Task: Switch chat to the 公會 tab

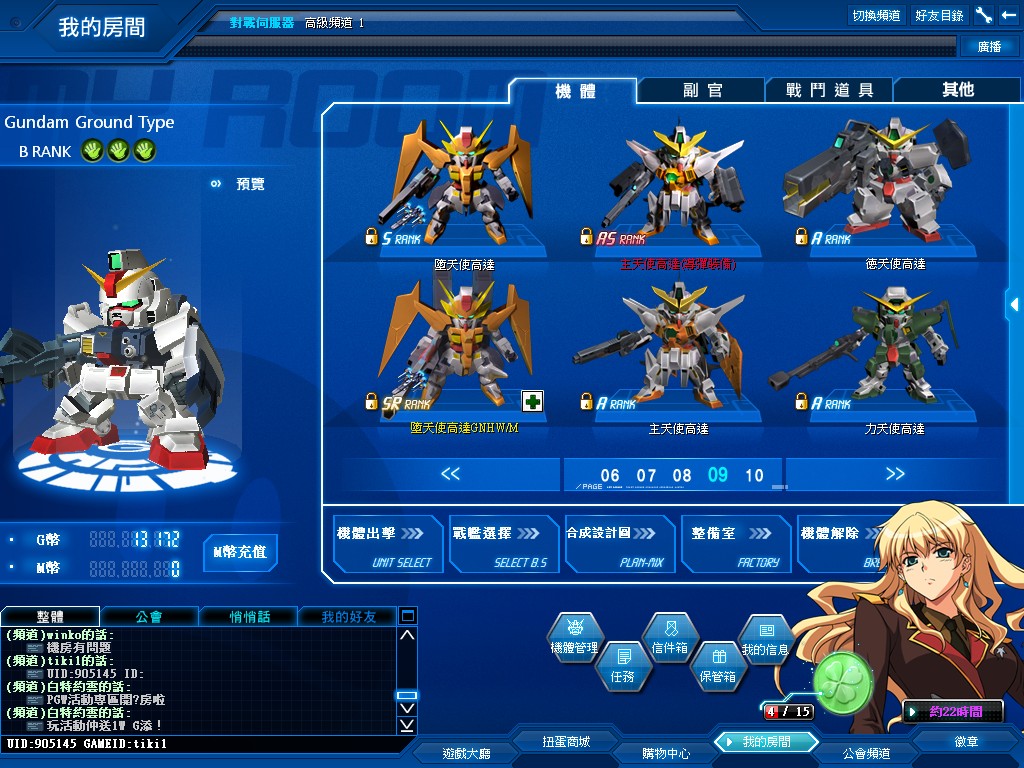Action: (x=149, y=617)
